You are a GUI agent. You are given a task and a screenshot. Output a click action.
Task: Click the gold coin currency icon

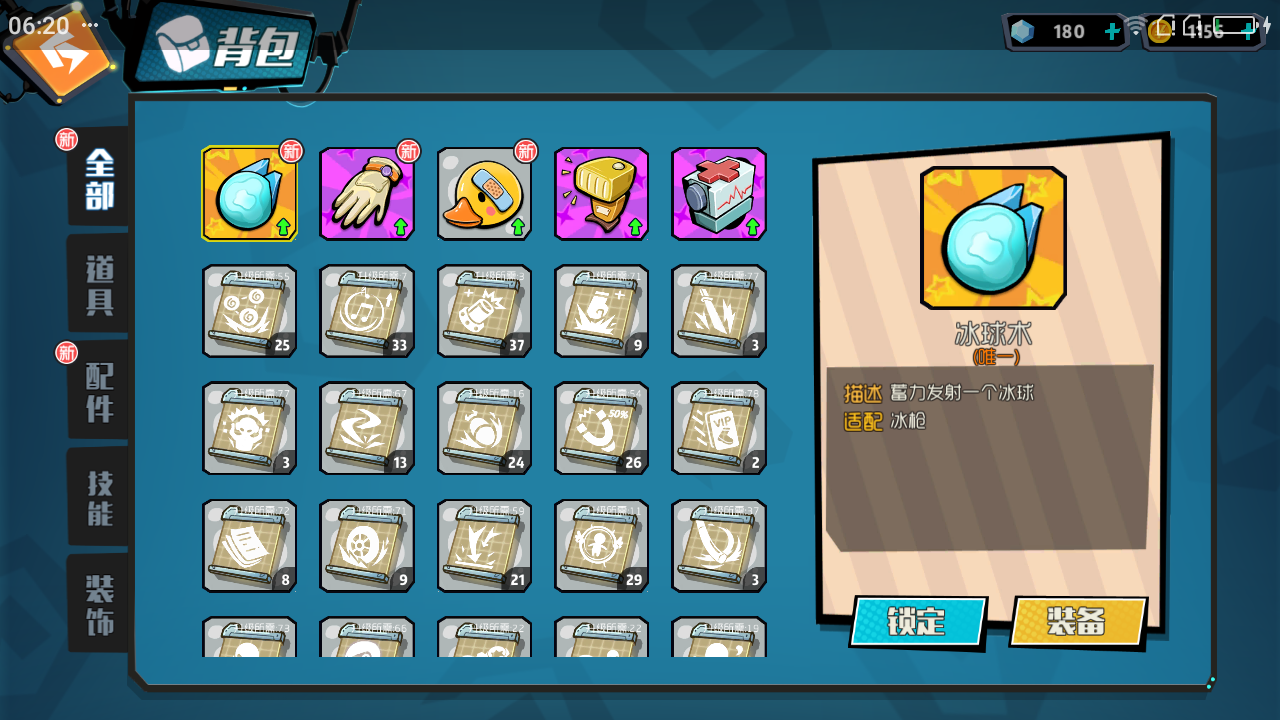pos(1160,31)
